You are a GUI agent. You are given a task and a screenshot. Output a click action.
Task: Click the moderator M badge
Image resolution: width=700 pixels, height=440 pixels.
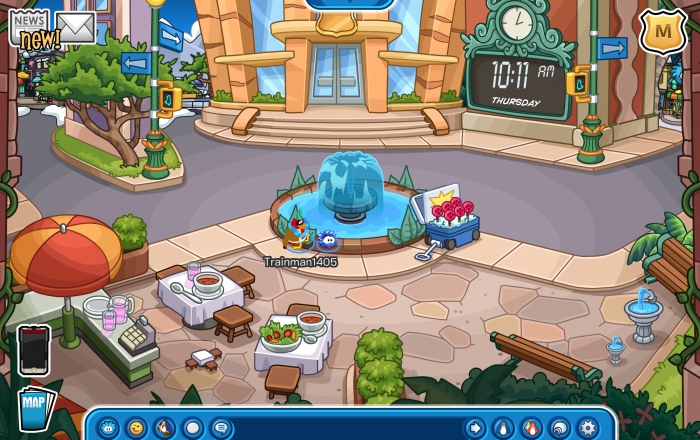661,32
